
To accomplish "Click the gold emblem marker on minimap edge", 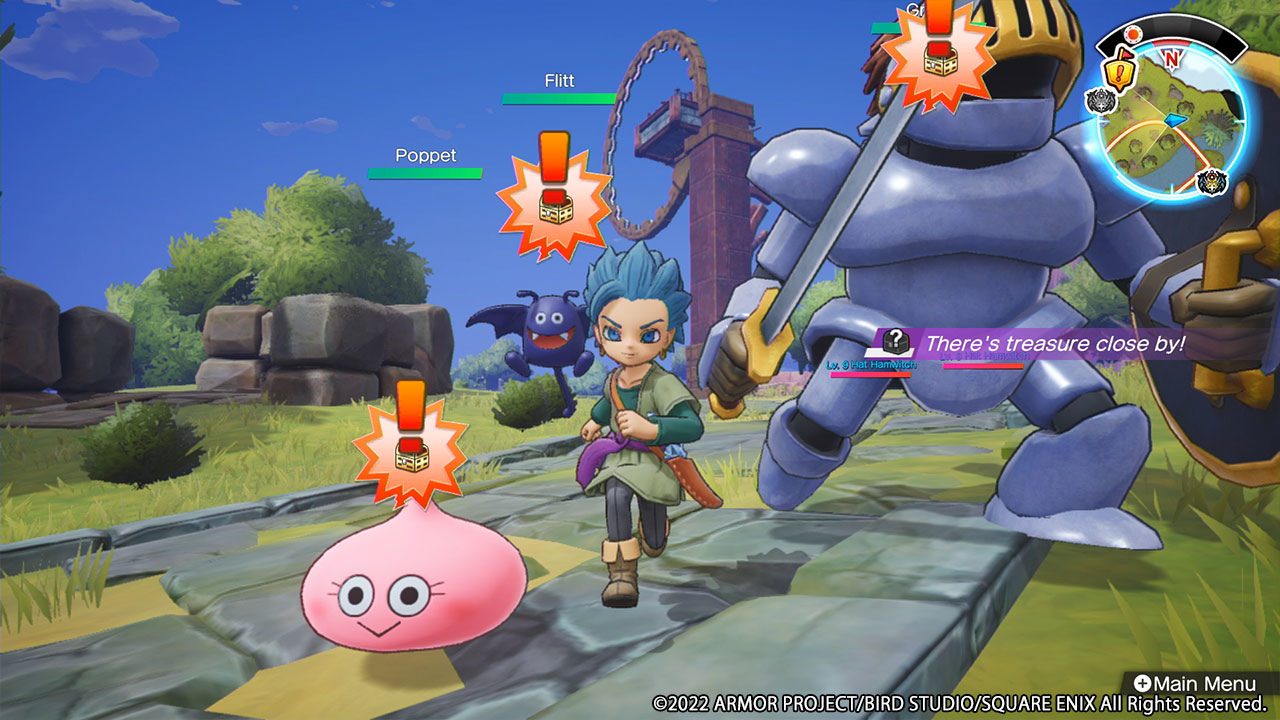I will click(1211, 183).
